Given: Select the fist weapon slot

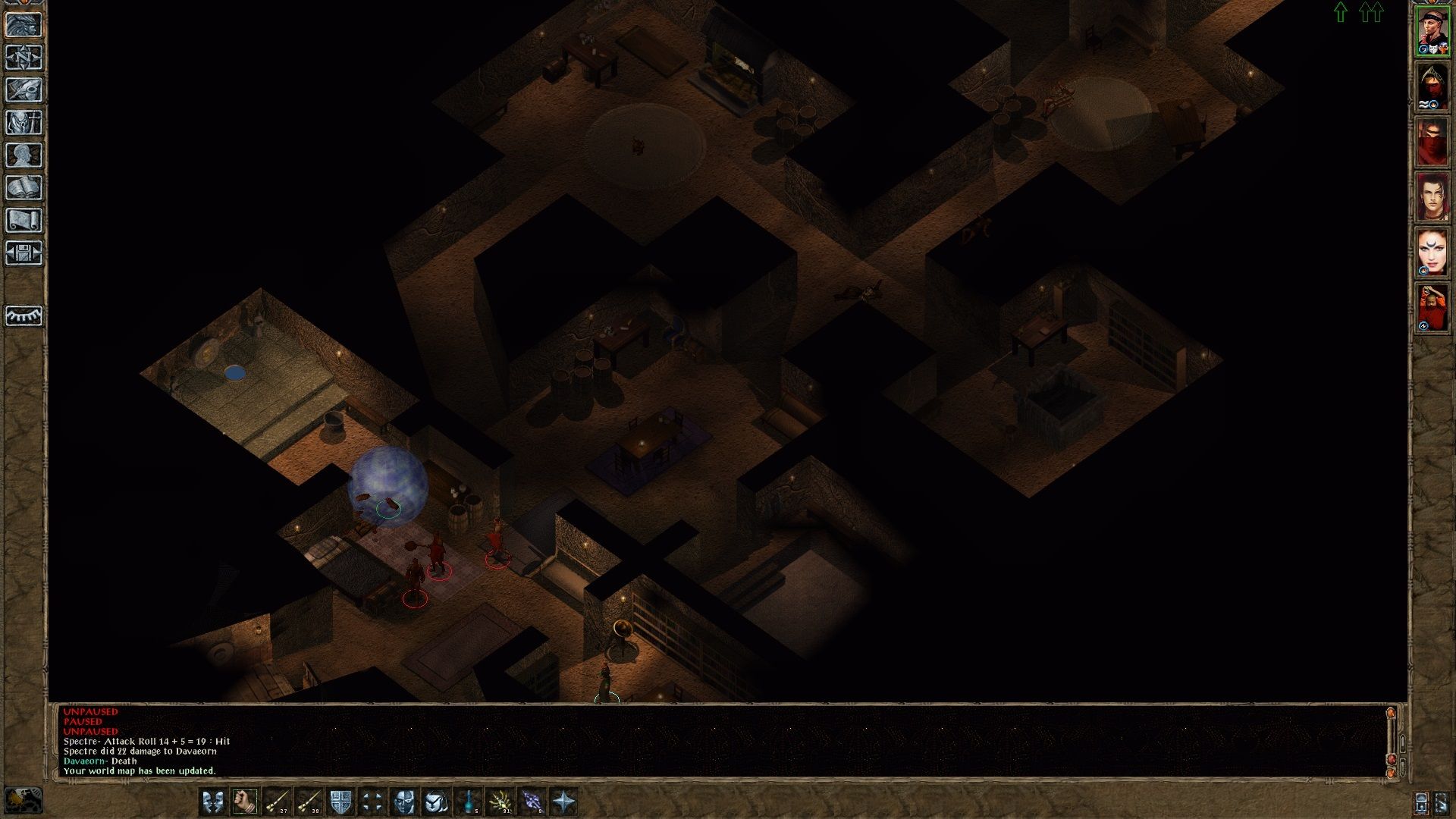Looking at the screenshot, I should [x=245, y=801].
